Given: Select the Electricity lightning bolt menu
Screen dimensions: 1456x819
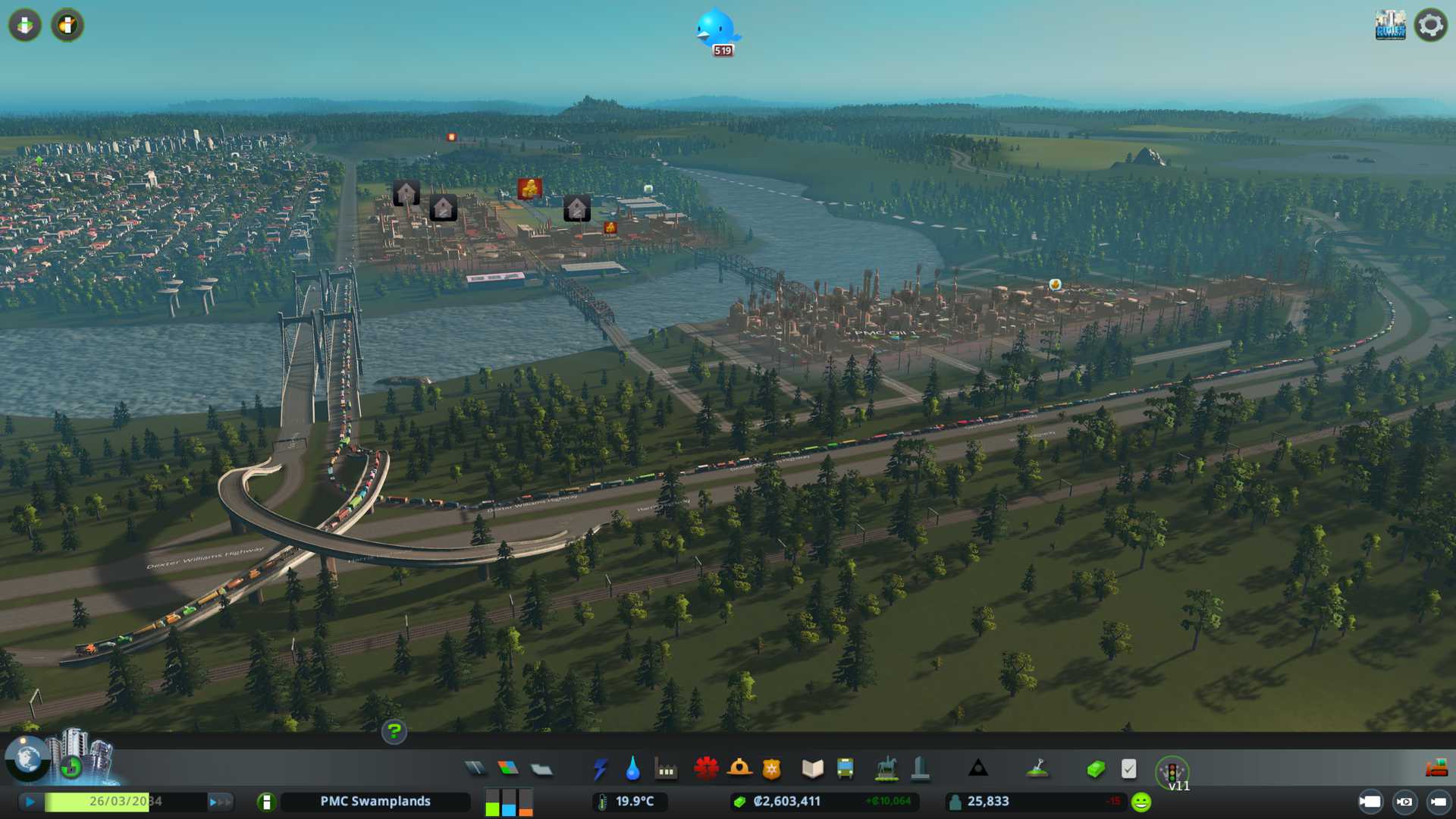Looking at the screenshot, I should point(600,770).
